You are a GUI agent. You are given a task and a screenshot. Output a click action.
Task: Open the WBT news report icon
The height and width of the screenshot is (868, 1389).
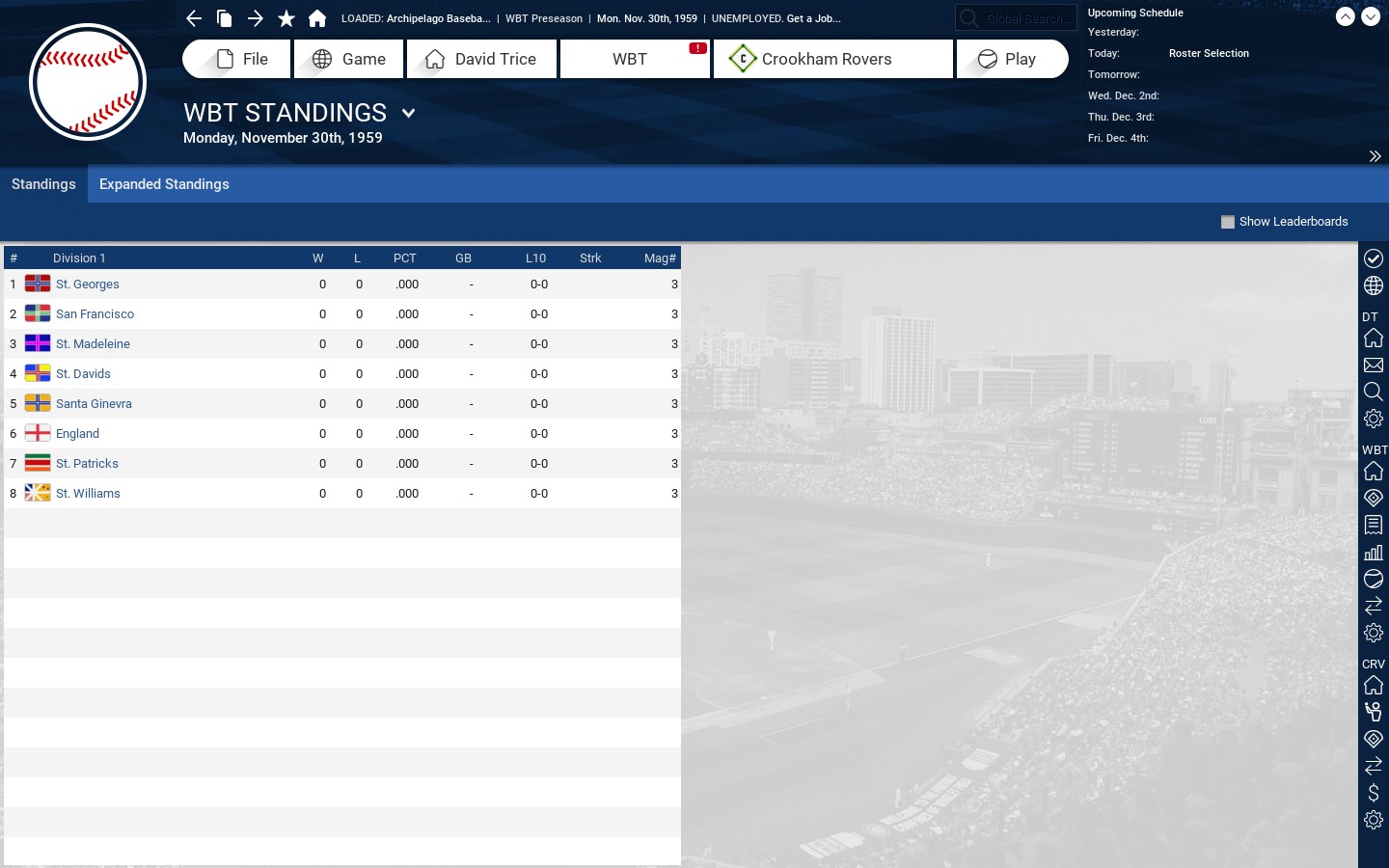tap(1374, 526)
